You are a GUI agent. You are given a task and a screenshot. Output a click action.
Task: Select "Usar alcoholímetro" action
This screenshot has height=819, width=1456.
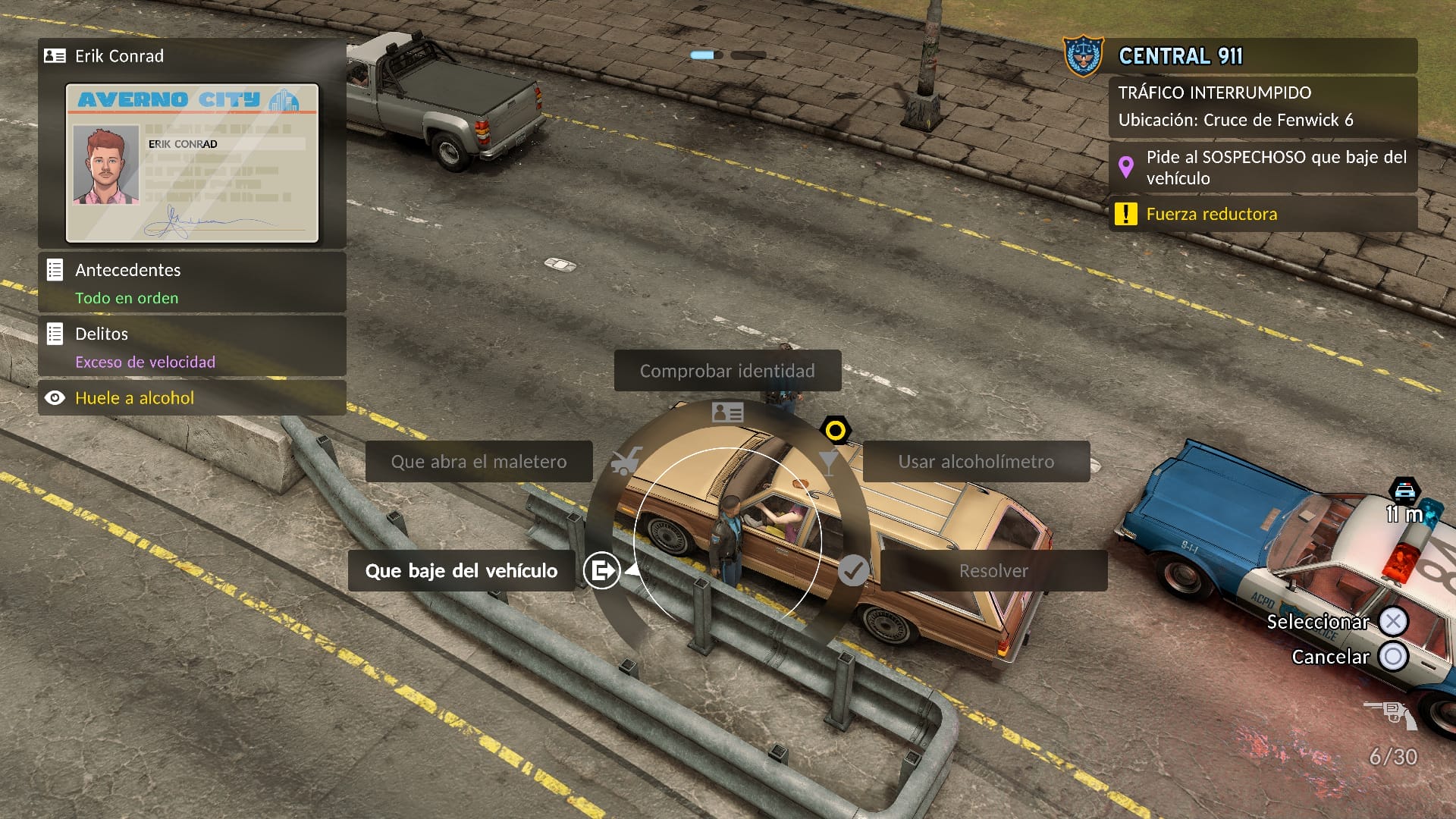point(976,462)
